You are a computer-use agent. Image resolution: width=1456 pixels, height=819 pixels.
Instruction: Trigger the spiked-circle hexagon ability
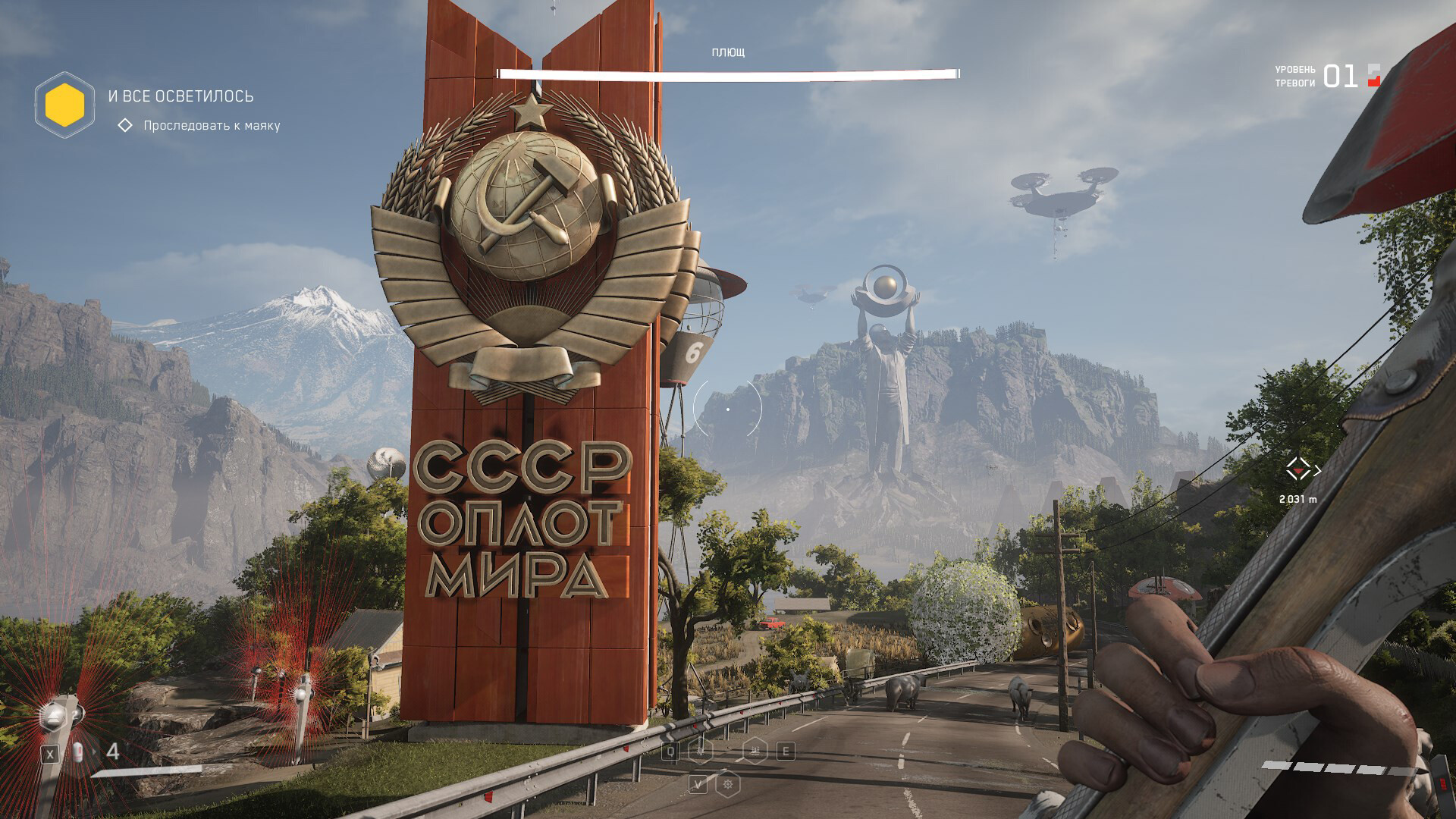point(728,784)
